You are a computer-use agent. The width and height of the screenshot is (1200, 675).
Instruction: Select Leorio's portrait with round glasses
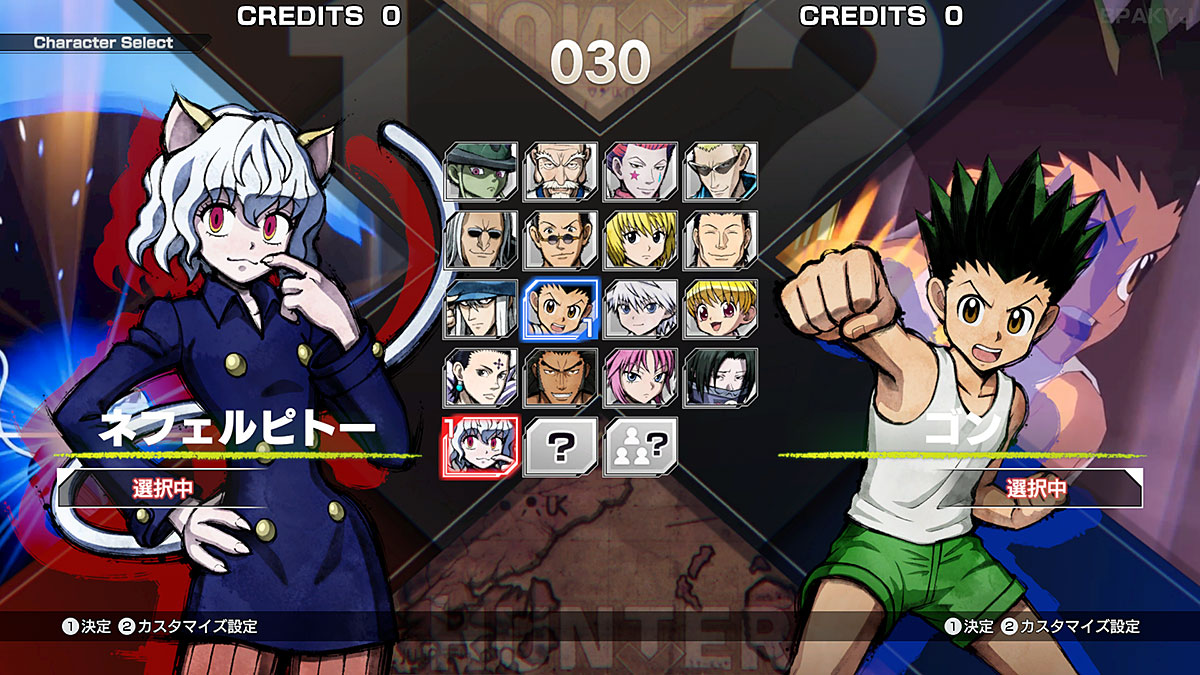561,240
